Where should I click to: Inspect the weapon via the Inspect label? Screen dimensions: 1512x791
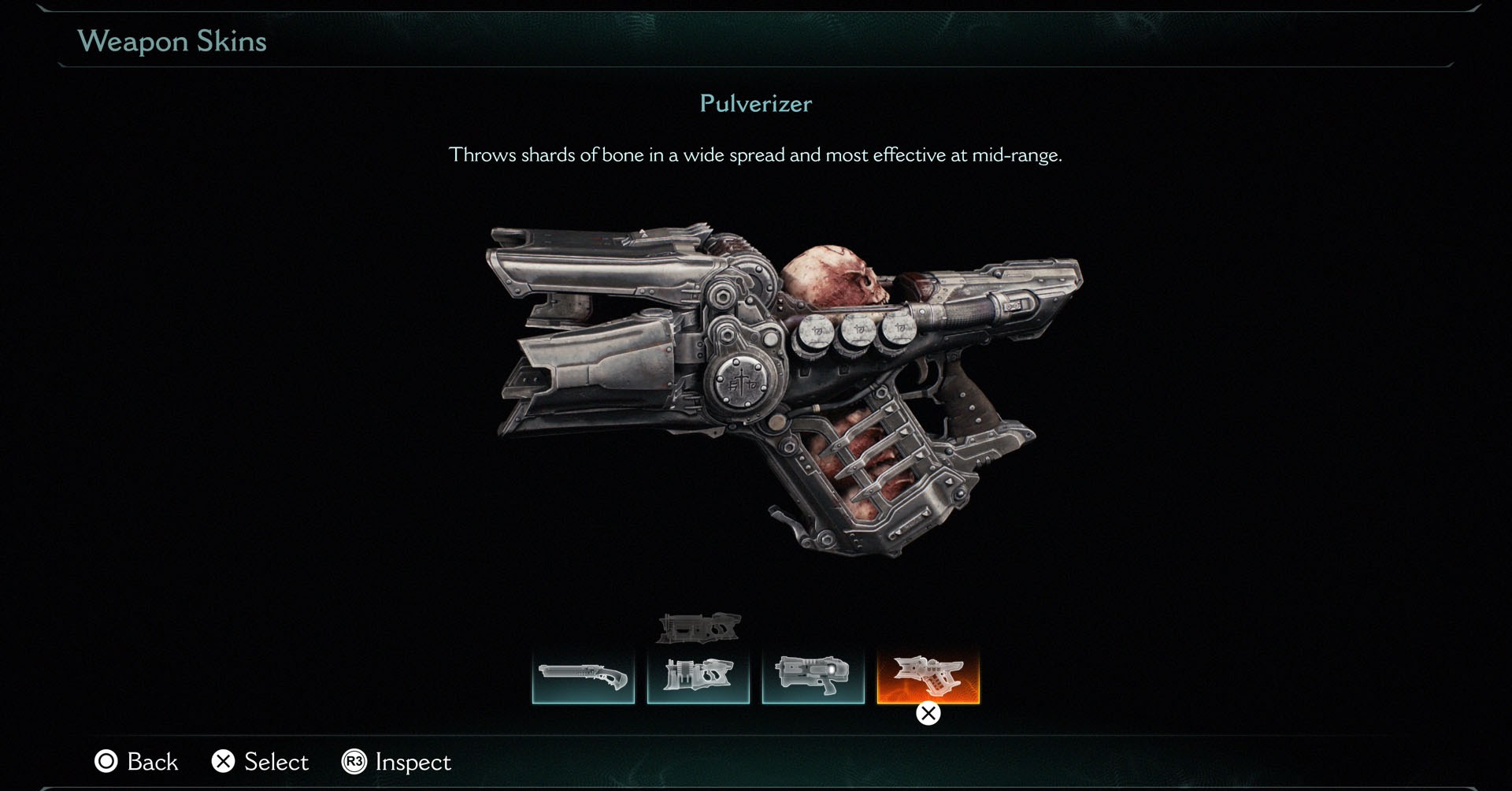(413, 762)
